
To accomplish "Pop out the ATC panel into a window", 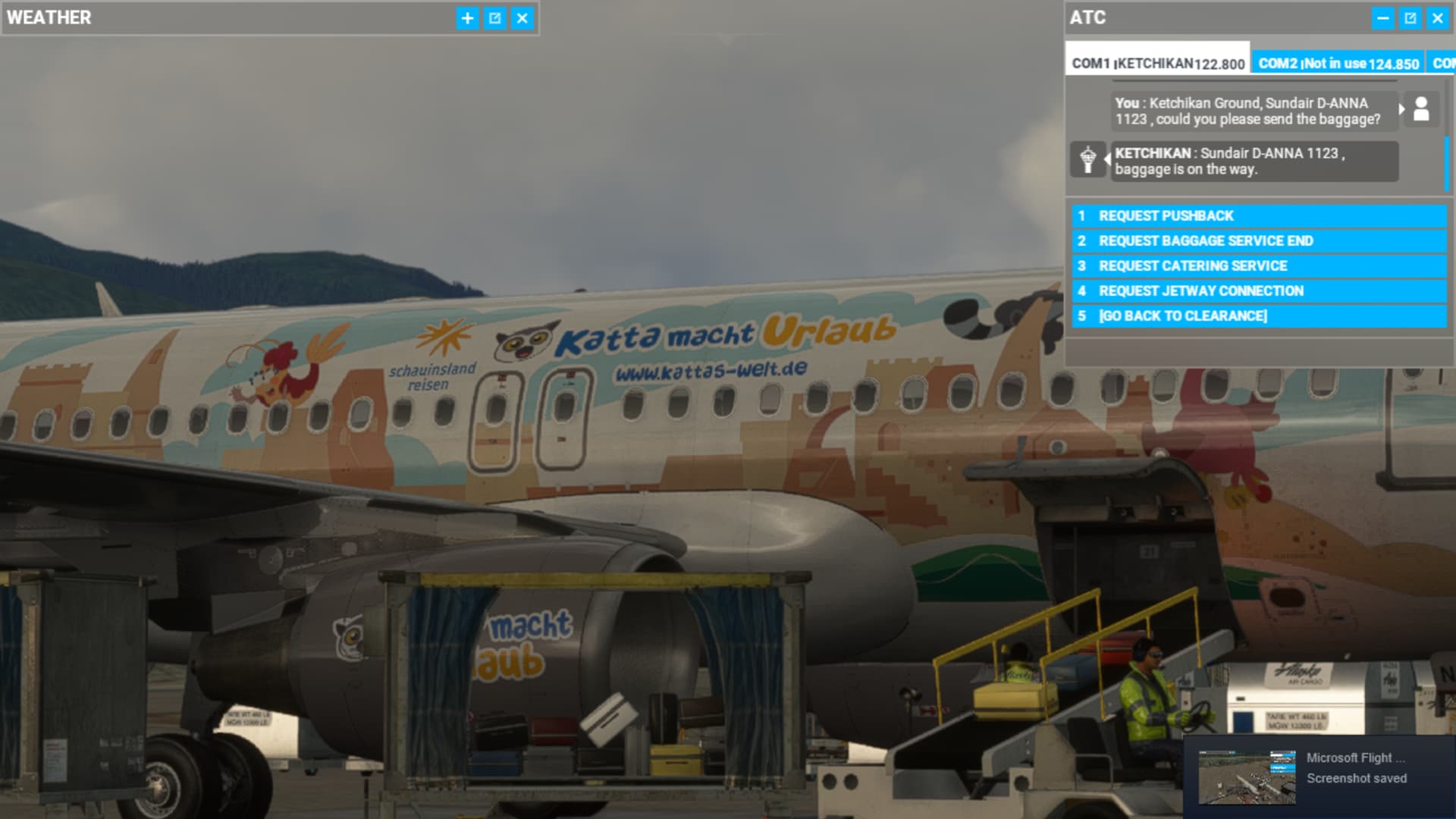I will pyautogui.click(x=1410, y=18).
